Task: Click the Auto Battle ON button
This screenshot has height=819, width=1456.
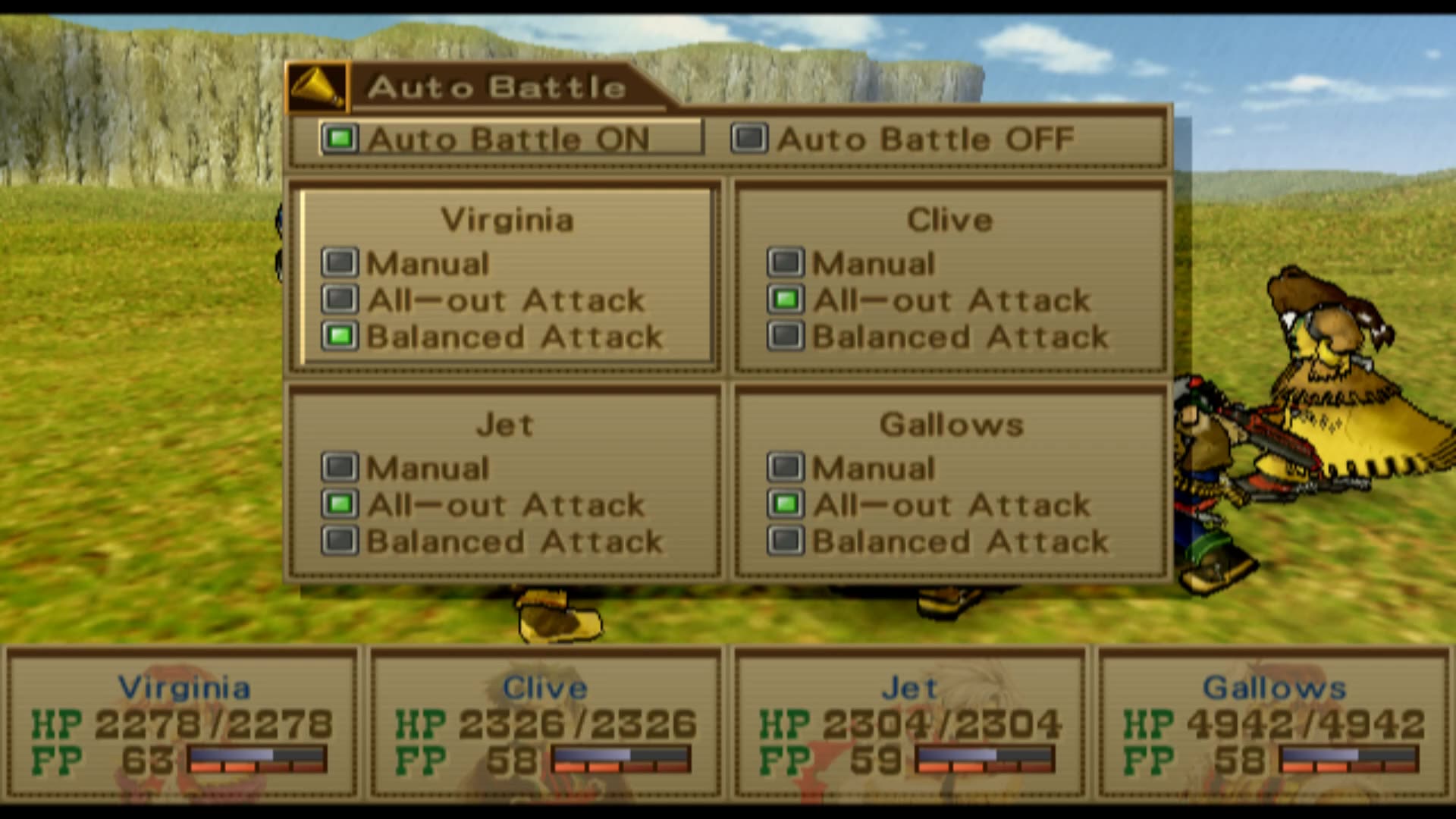Action: [508, 139]
